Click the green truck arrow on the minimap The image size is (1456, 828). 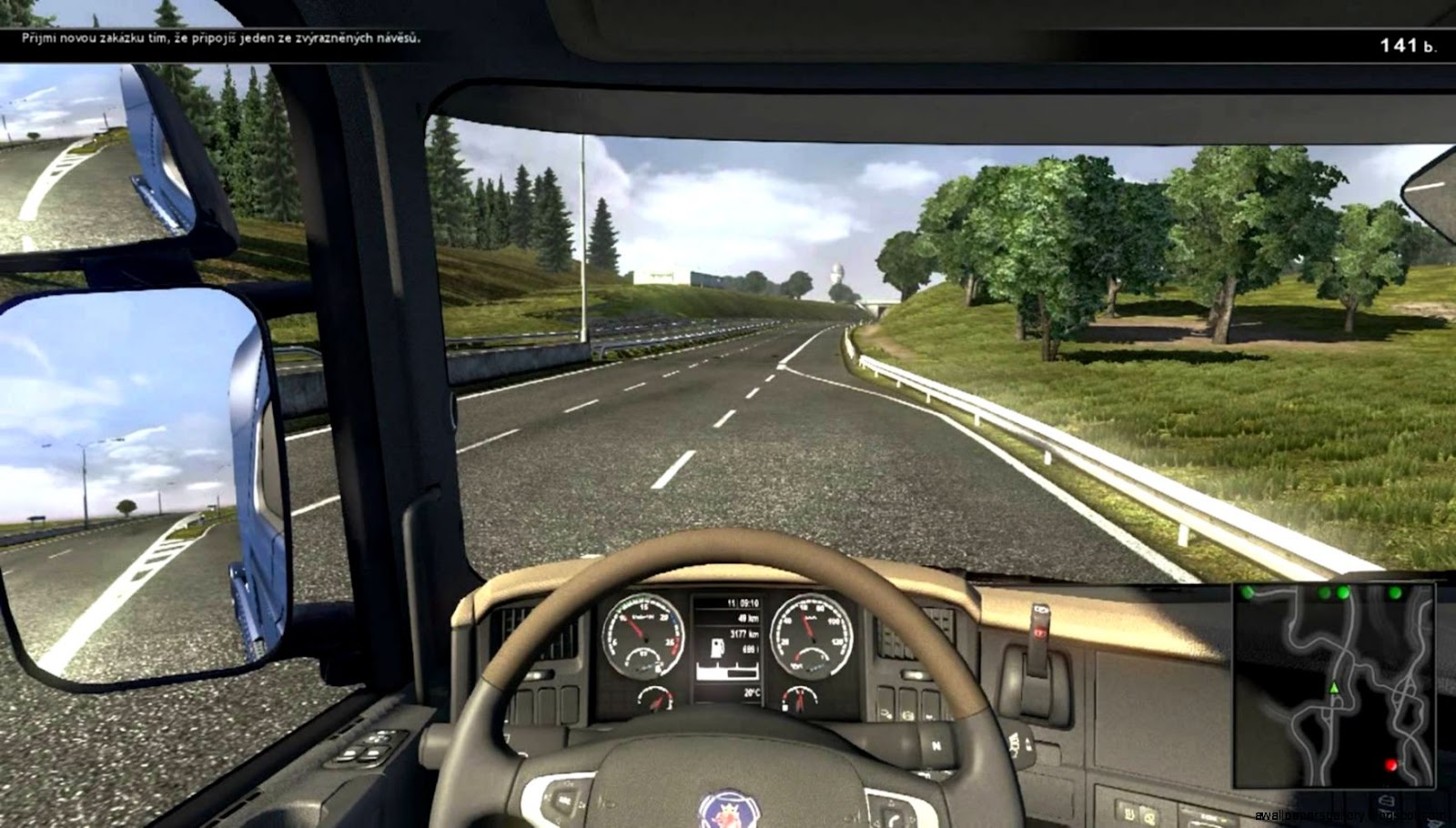[1334, 688]
